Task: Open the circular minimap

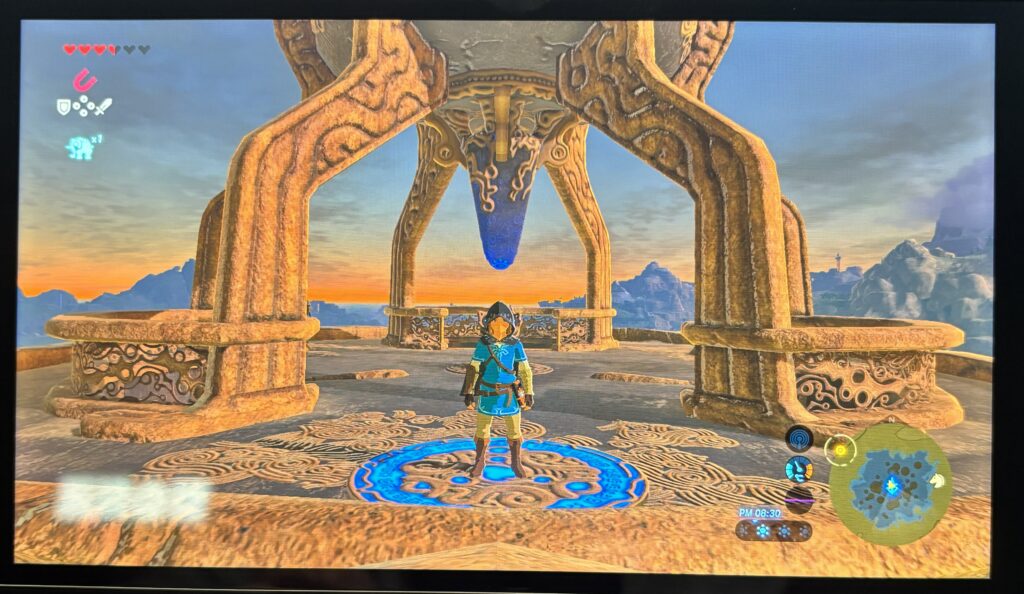Action: tap(890, 483)
